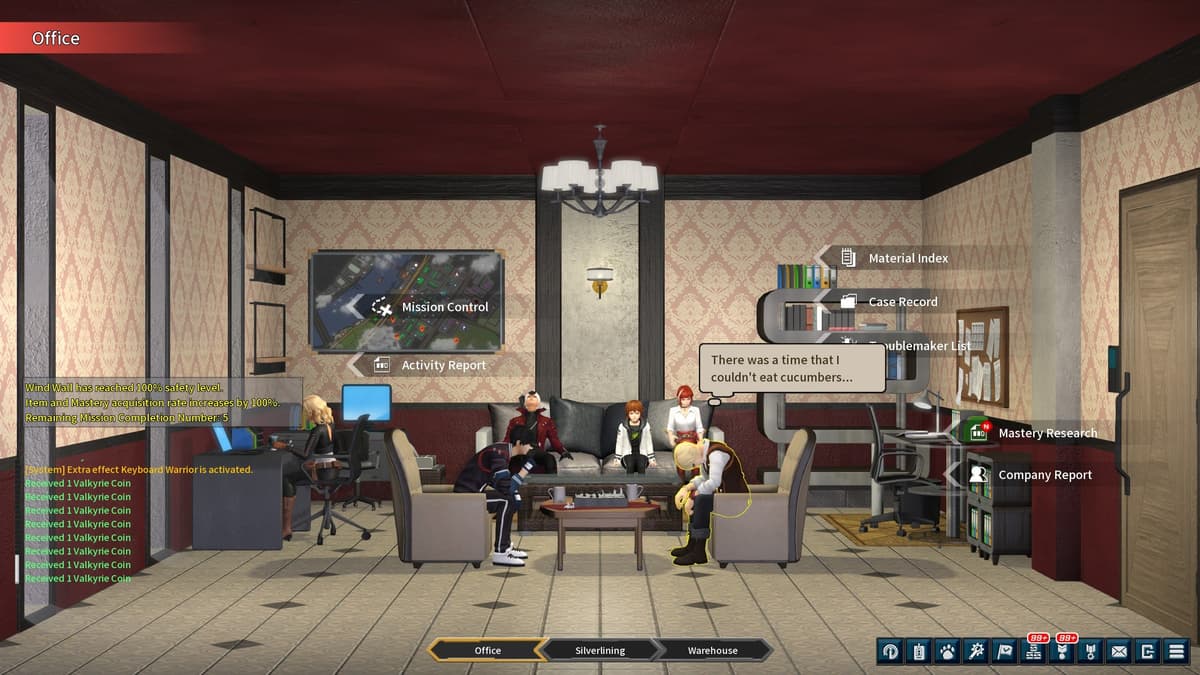Click the exit door icon
The height and width of the screenshot is (675, 1200).
point(1148,651)
